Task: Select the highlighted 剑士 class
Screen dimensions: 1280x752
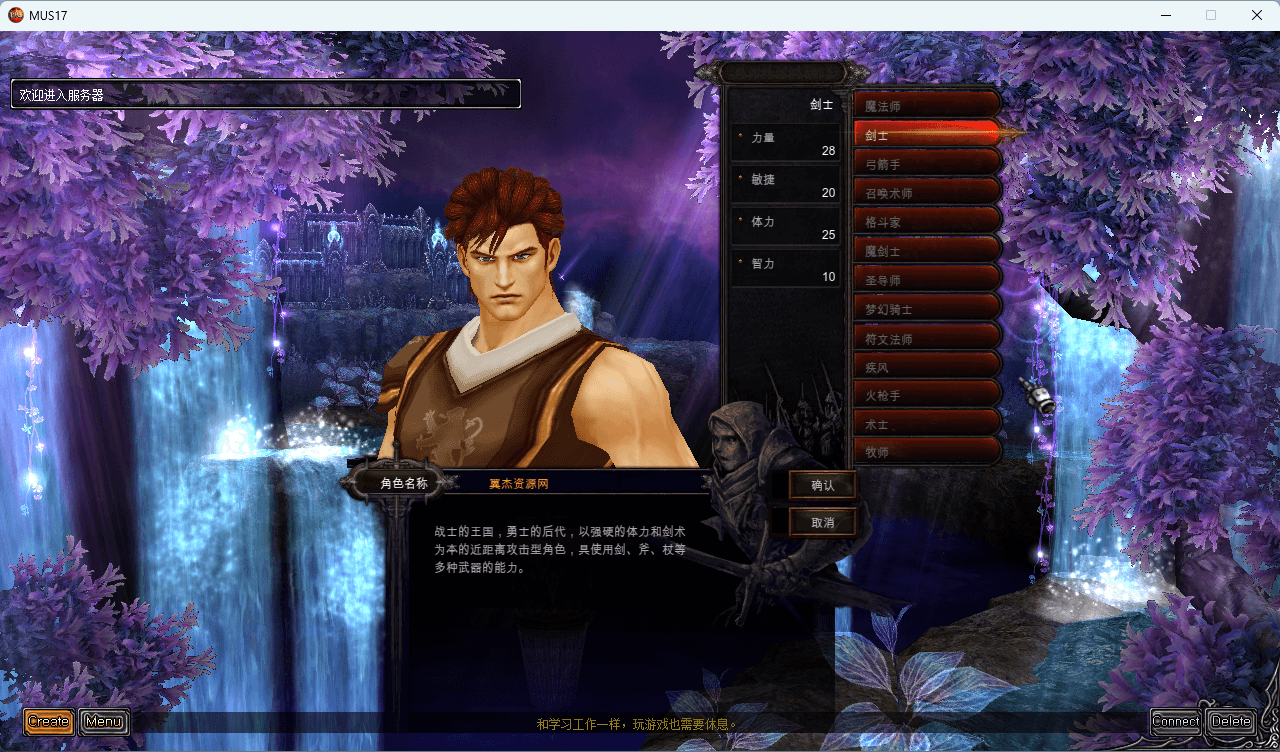Action: tap(927, 134)
